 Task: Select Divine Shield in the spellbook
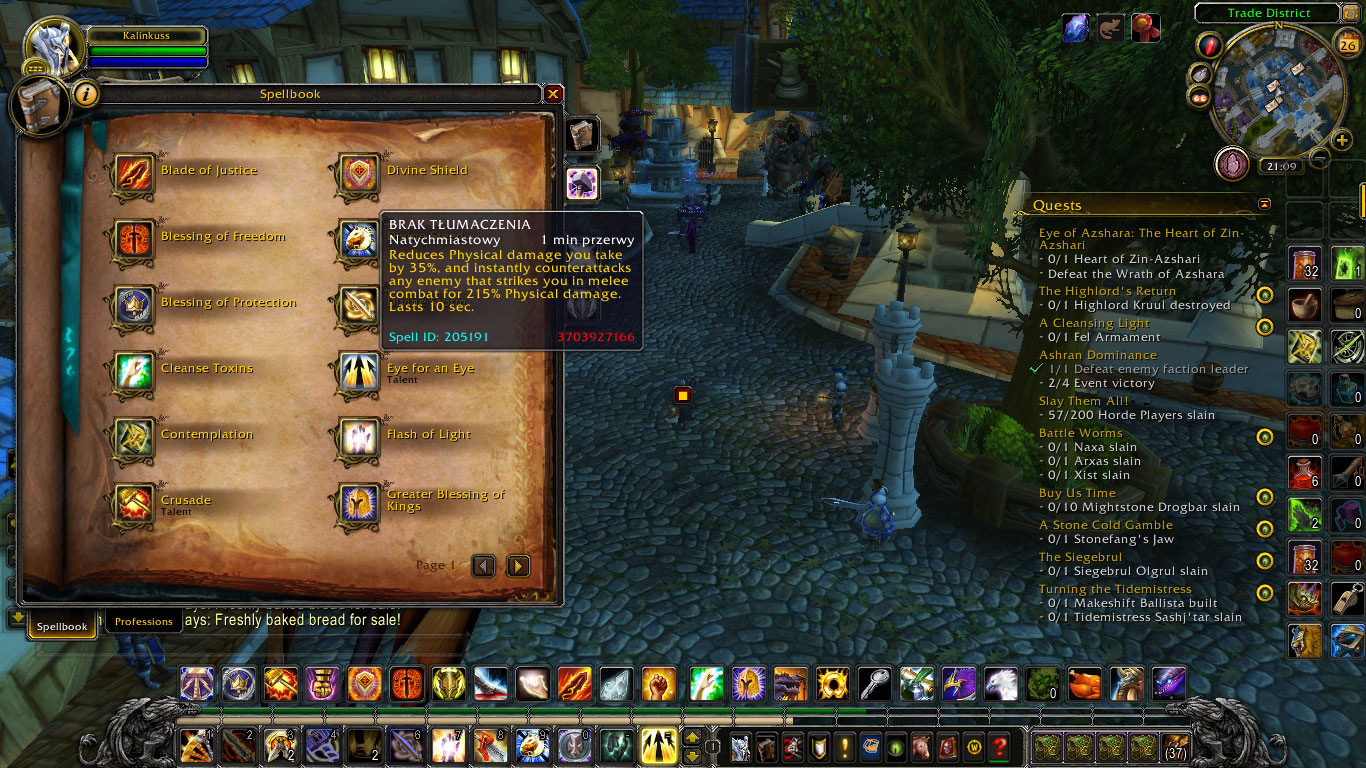coord(359,170)
